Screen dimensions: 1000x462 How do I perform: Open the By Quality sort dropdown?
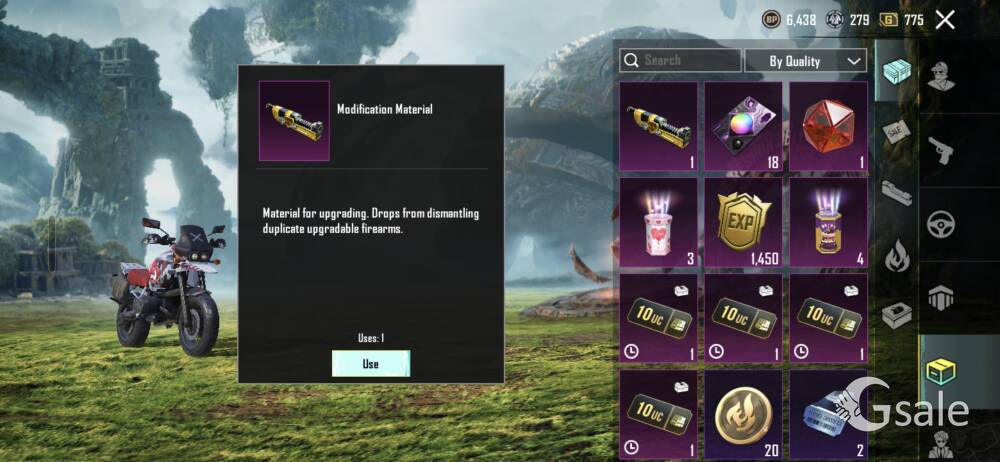coord(805,61)
